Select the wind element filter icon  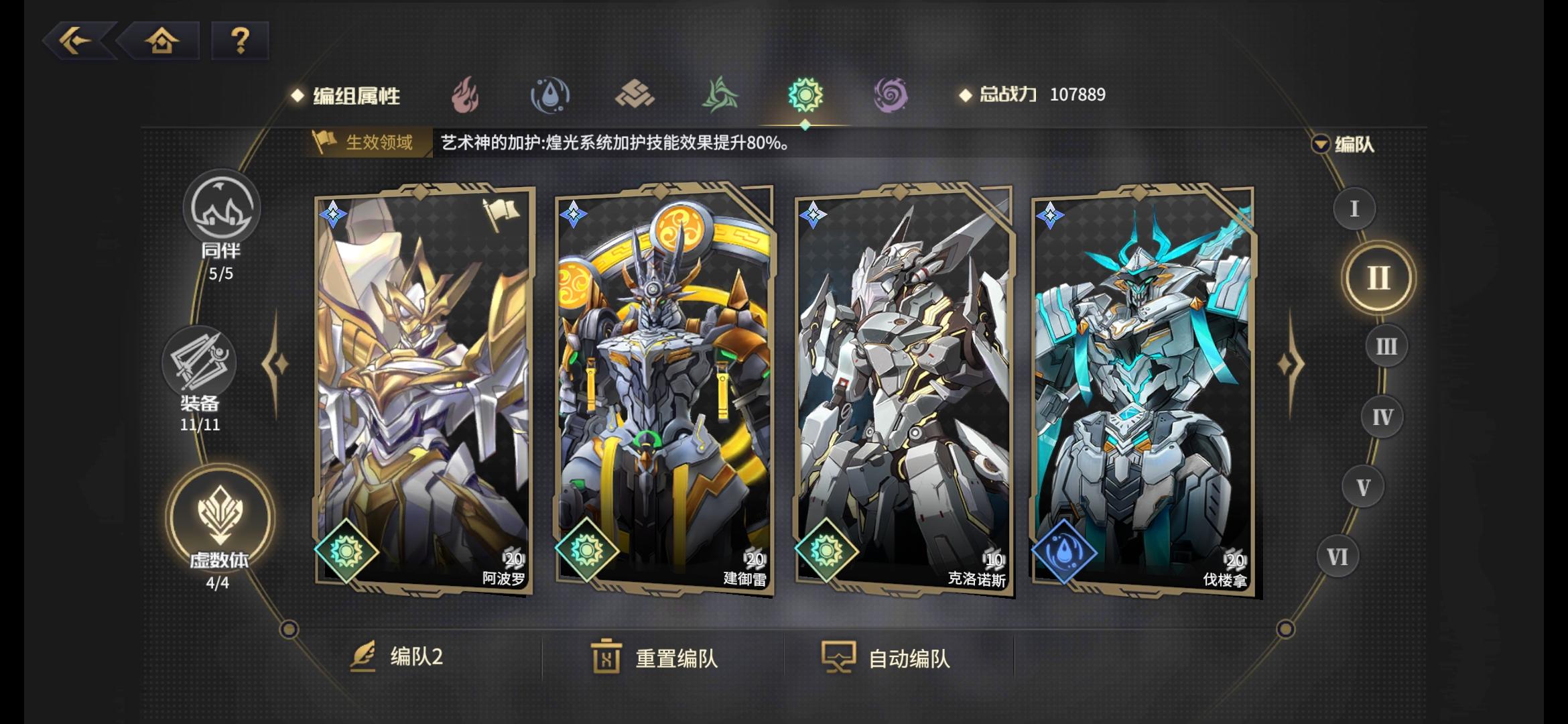(719, 96)
